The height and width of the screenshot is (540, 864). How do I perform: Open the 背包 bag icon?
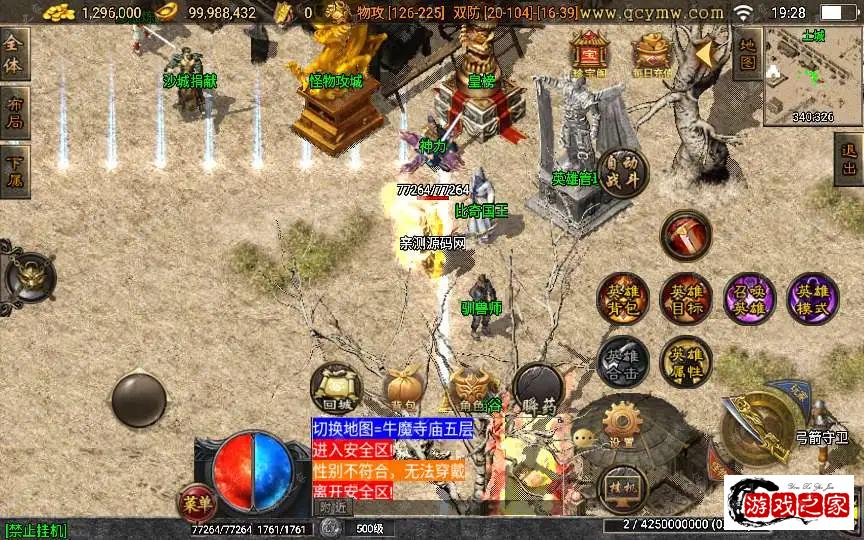click(x=406, y=390)
